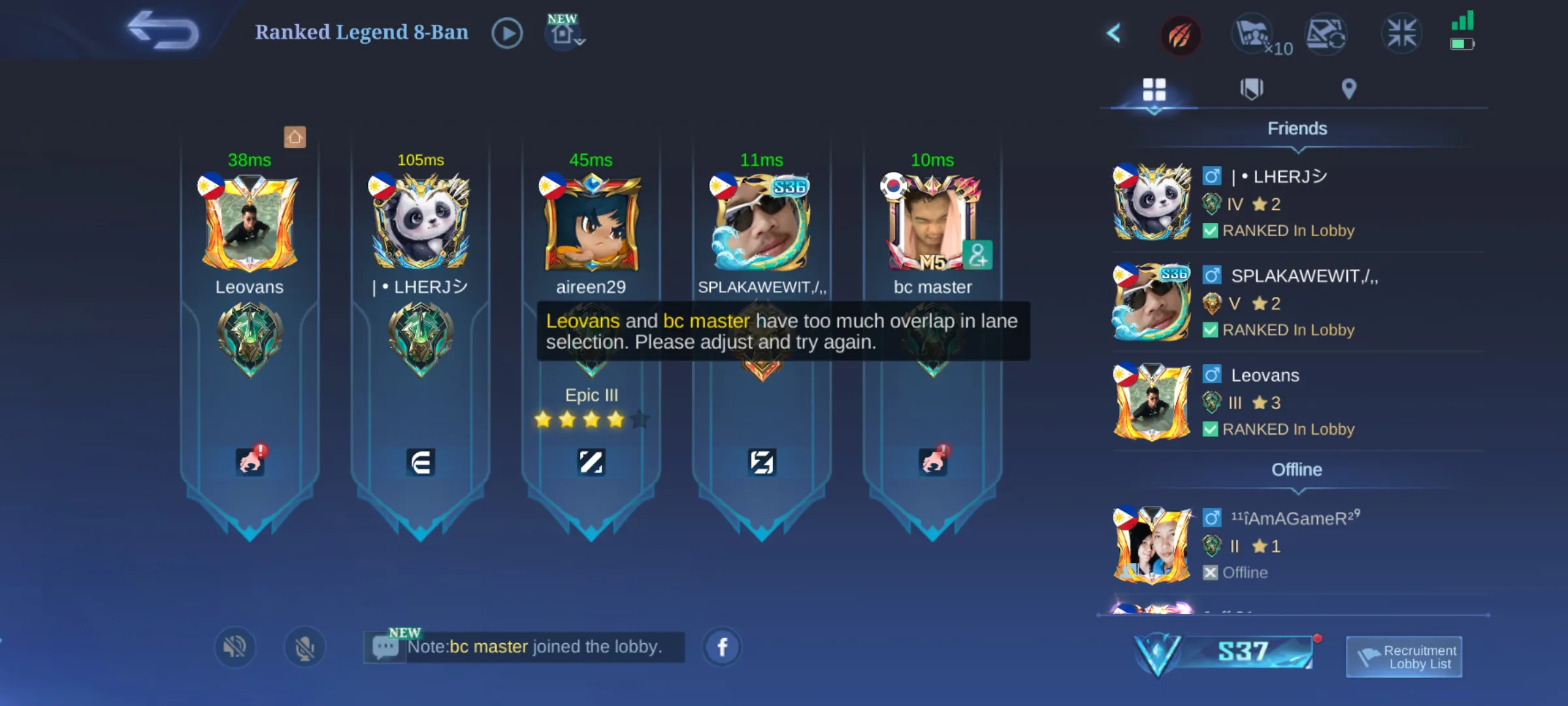The height and width of the screenshot is (706, 1568).
Task: Open Recruitment Lobby List
Action: pyautogui.click(x=1404, y=657)
